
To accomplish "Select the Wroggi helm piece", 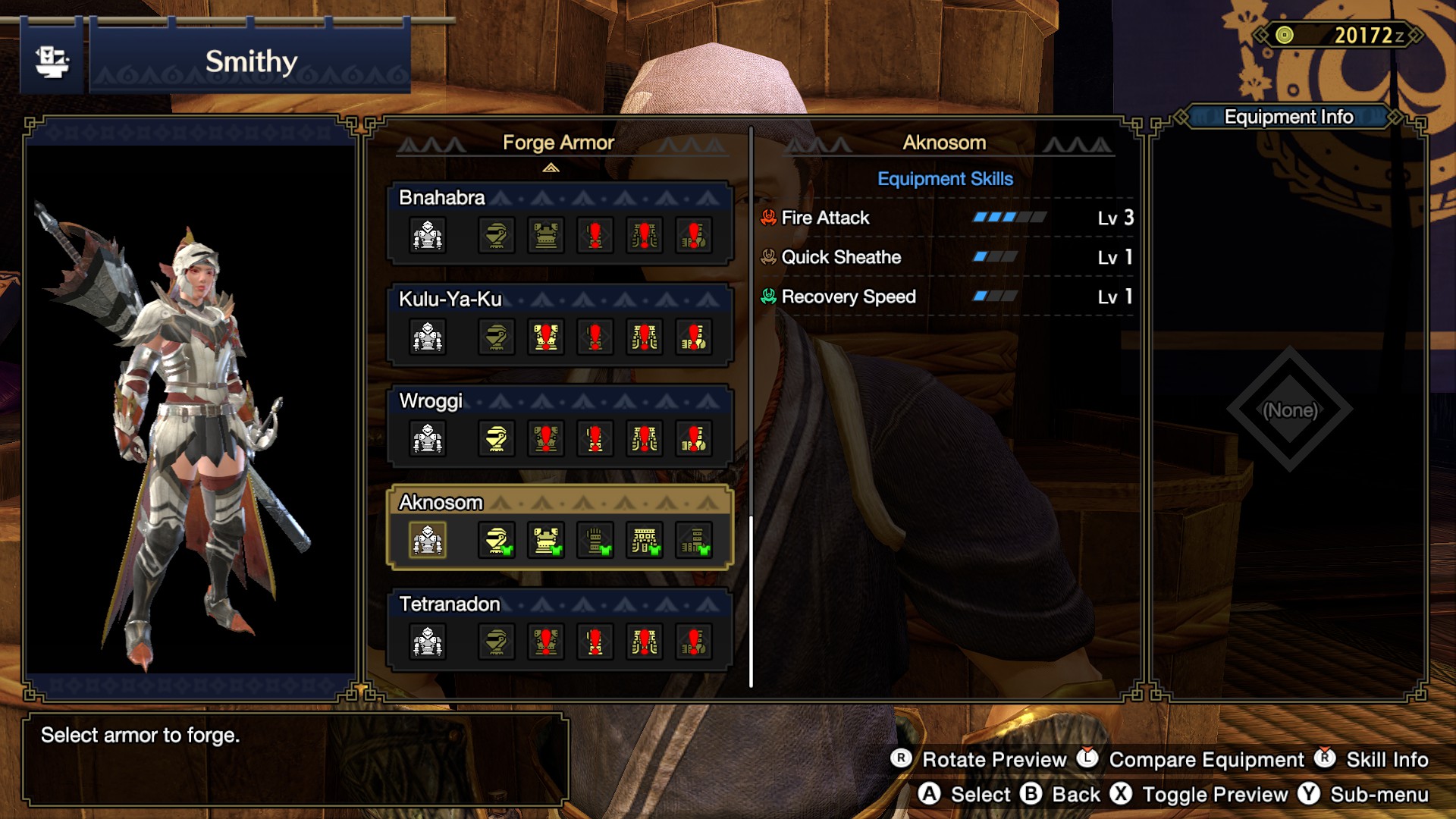I will (x=497, y=438).
